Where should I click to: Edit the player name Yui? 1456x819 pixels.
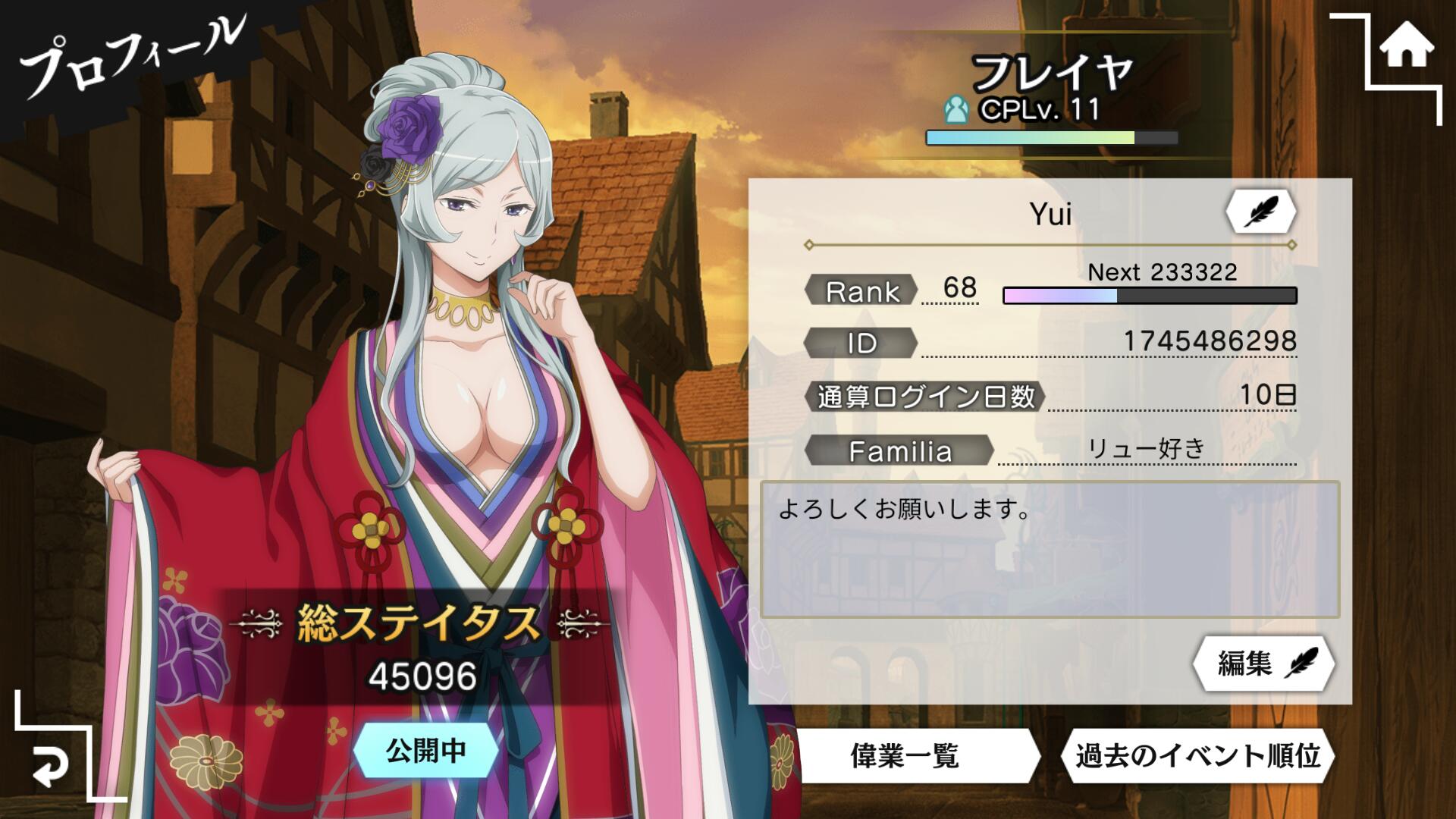(1260, 212)
